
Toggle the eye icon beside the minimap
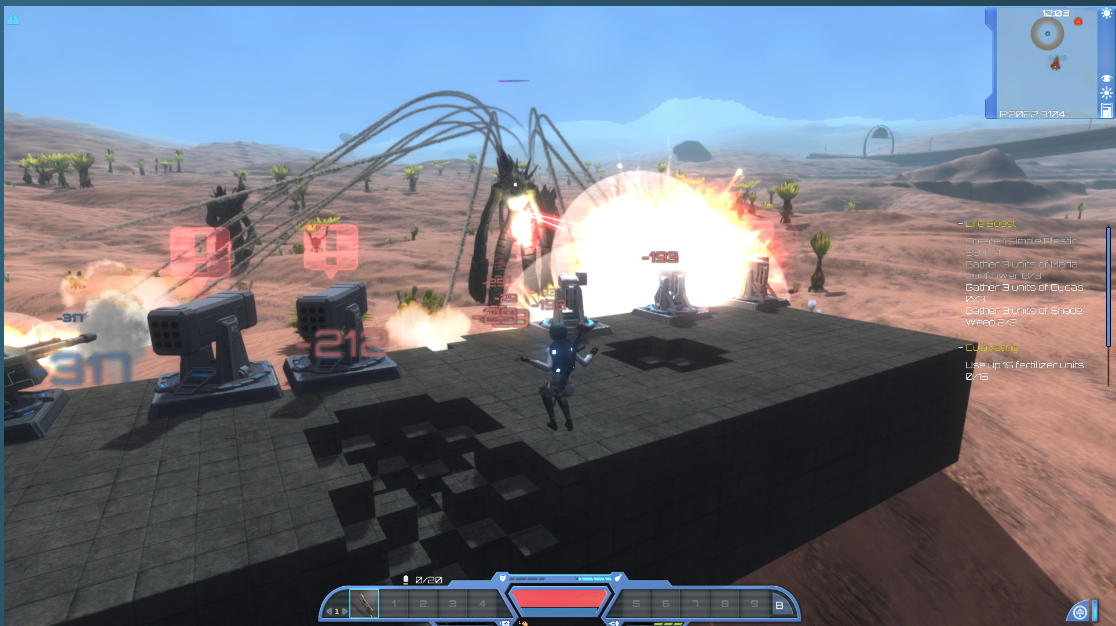click(1106, 77)
